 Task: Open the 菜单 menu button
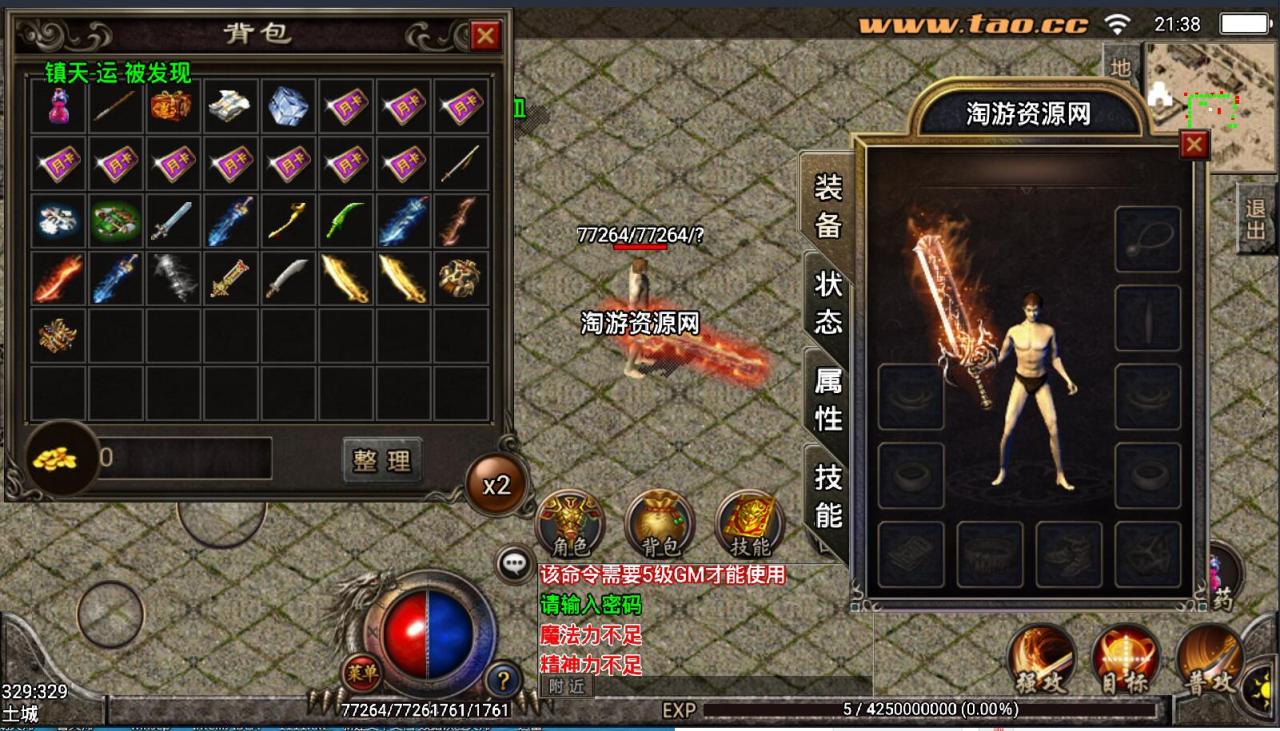coord(362,673)
